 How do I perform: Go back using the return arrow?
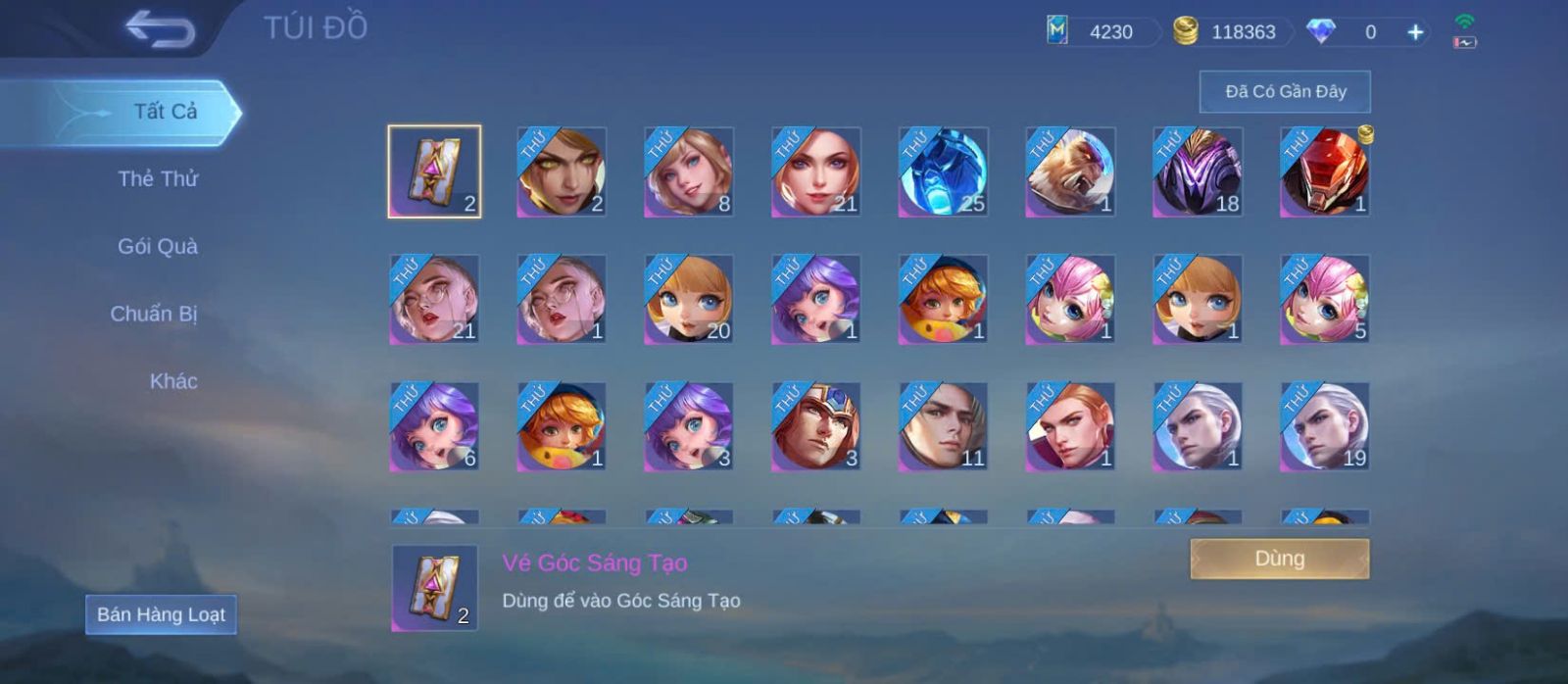click(160, 29)
